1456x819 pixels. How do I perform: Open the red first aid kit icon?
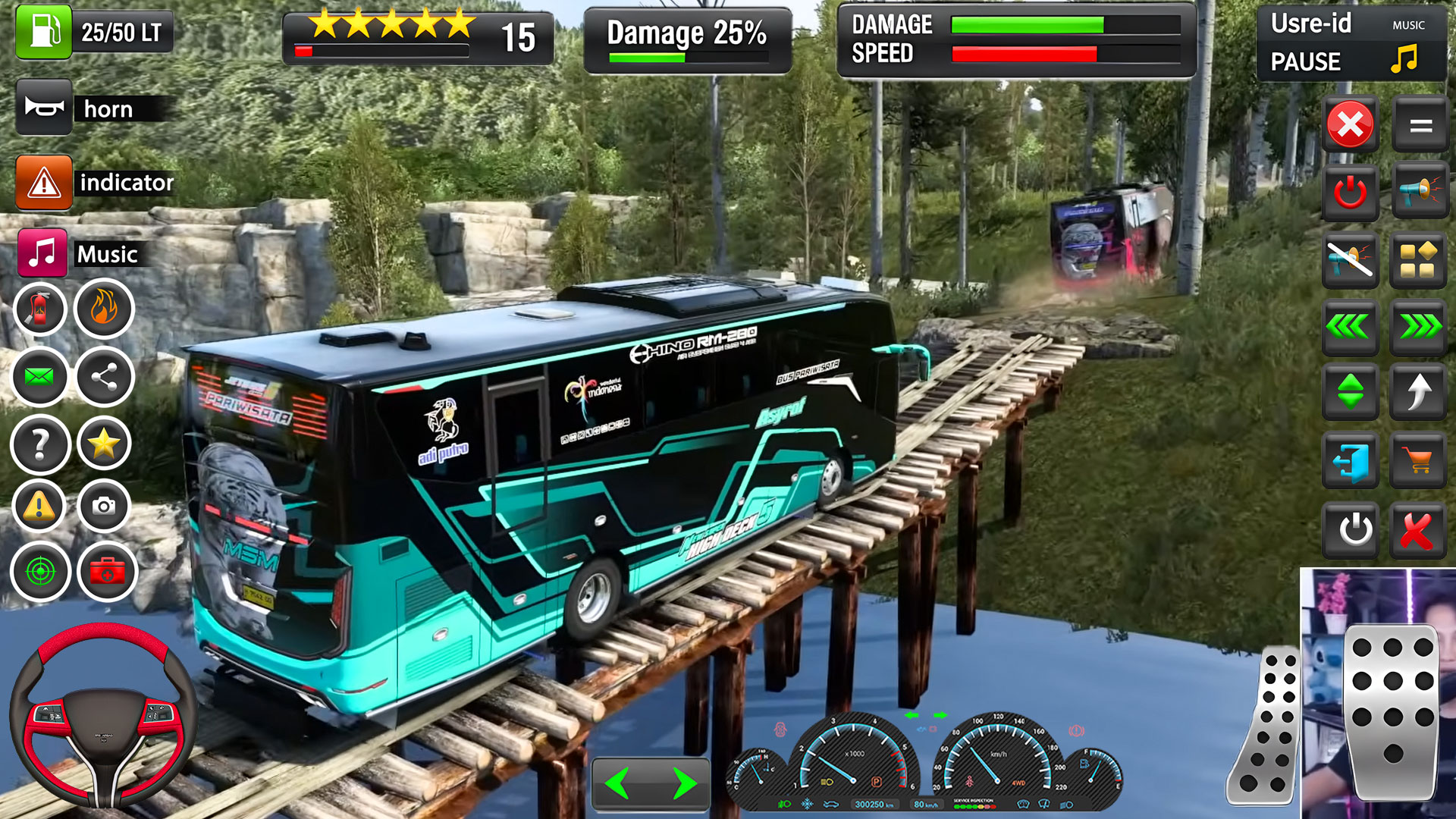tap(107, 571)
